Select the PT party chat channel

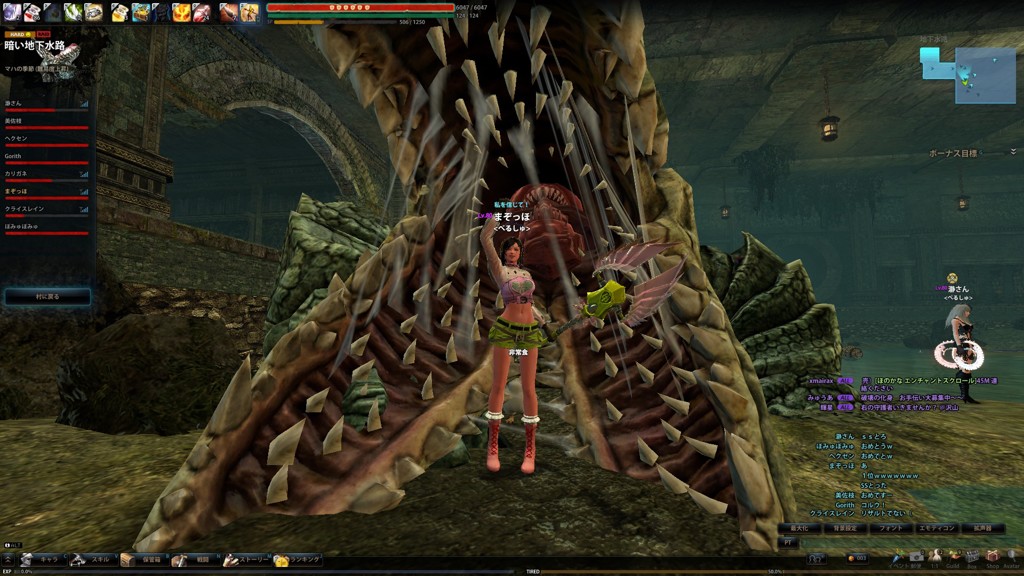coord(788,541)
